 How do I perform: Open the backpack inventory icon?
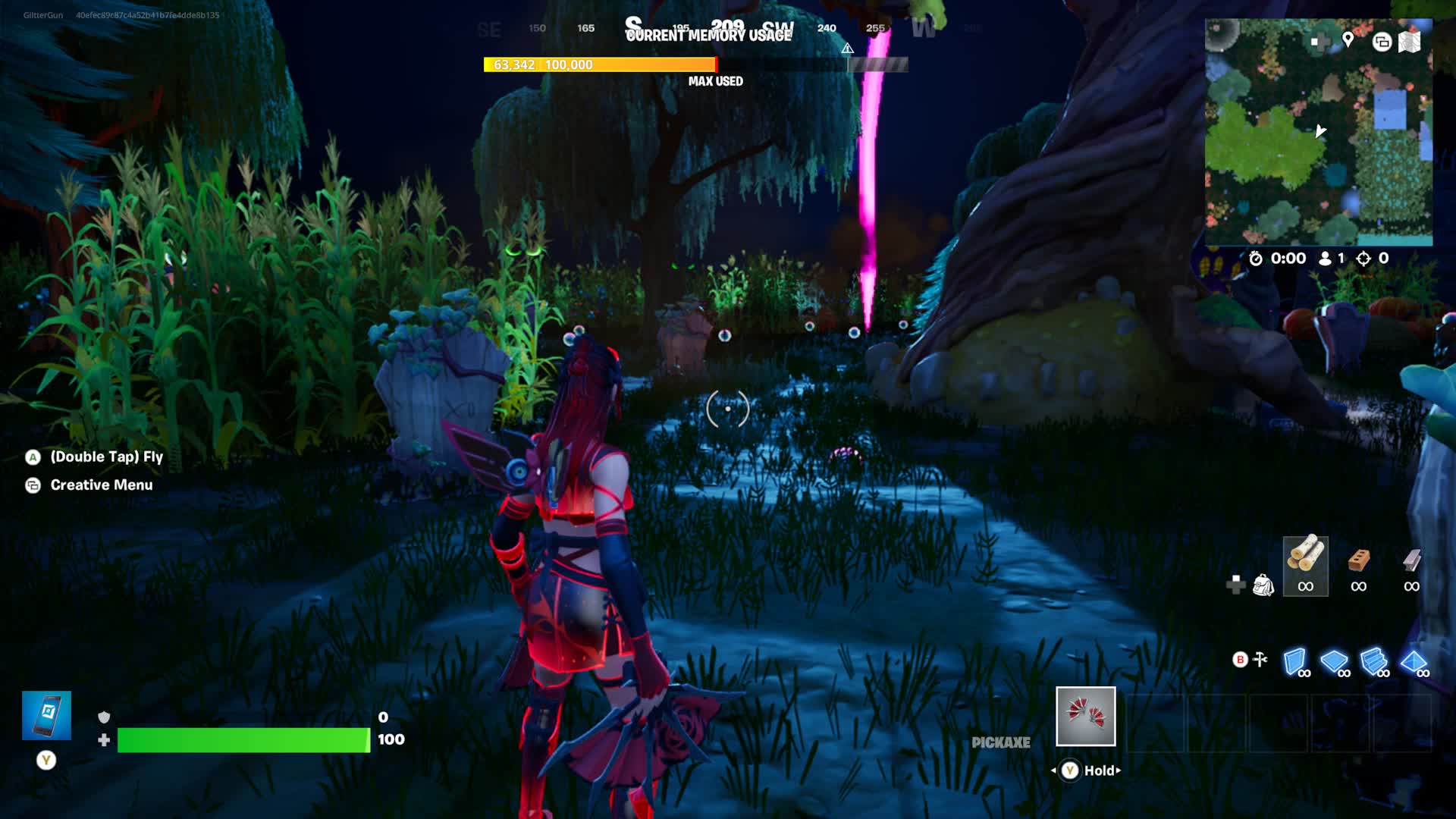pos(1263,585)
